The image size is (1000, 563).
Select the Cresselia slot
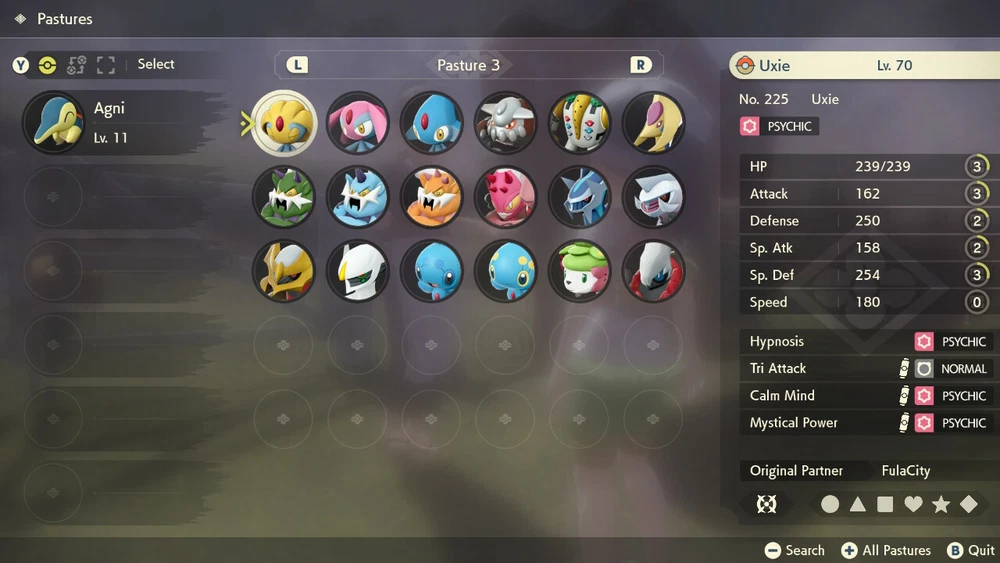pos(654,123)
